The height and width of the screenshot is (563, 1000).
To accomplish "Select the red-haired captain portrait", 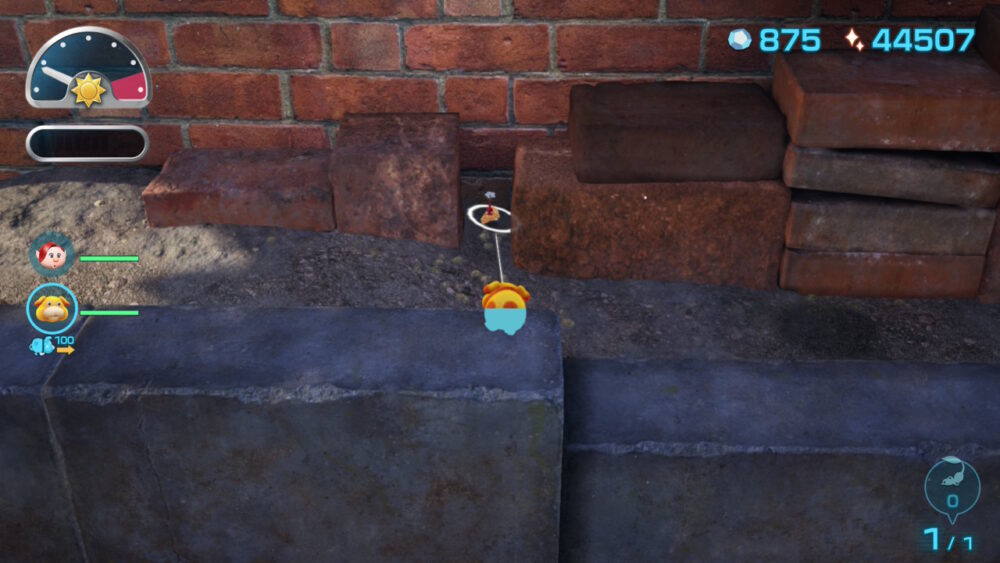I will point(52,256).
